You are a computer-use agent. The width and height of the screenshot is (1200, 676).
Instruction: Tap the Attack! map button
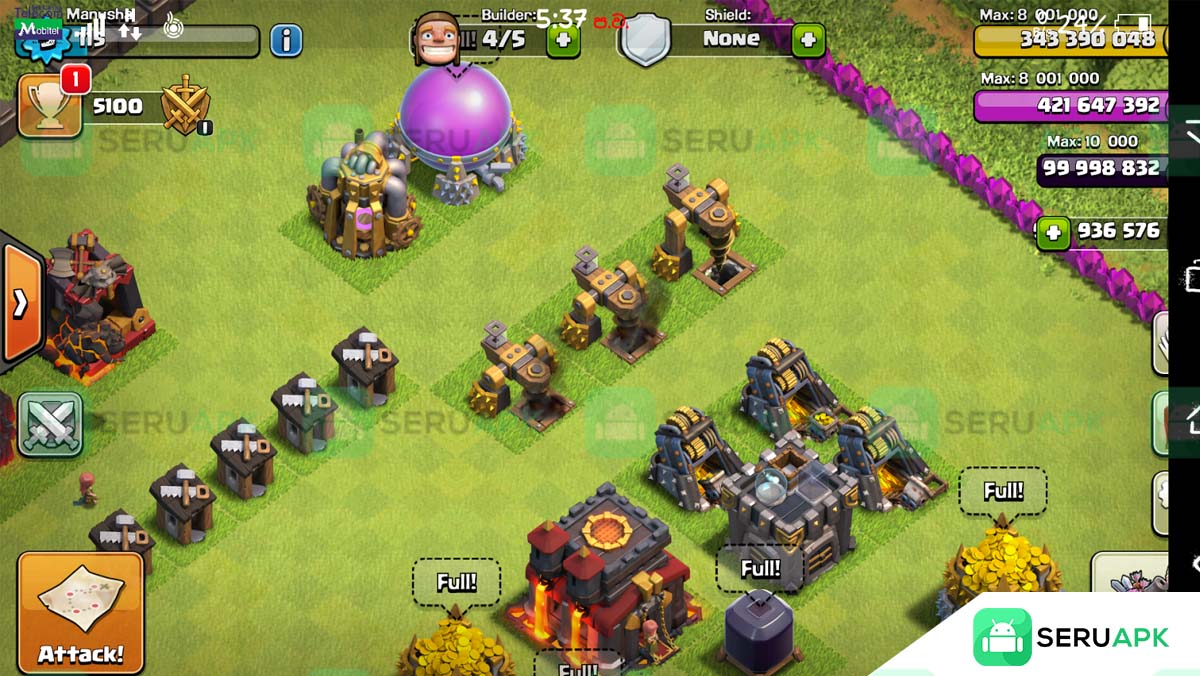coord(80,610)
